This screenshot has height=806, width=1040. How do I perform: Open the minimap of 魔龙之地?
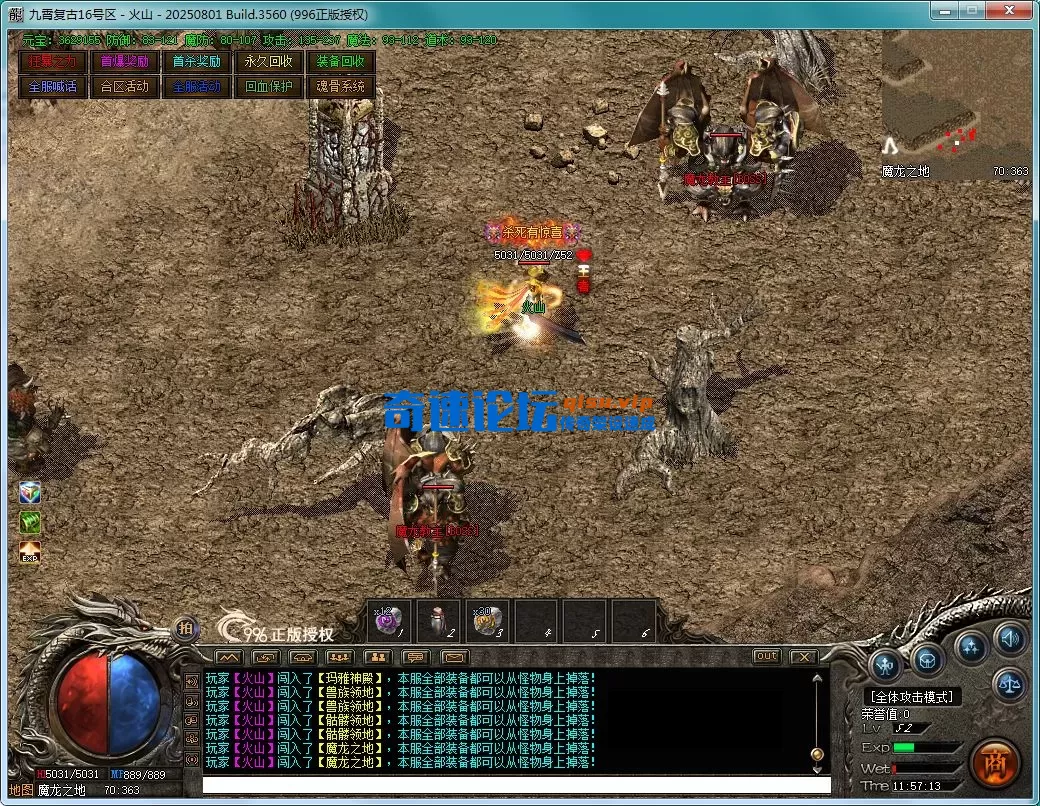[x=955, y=105]
